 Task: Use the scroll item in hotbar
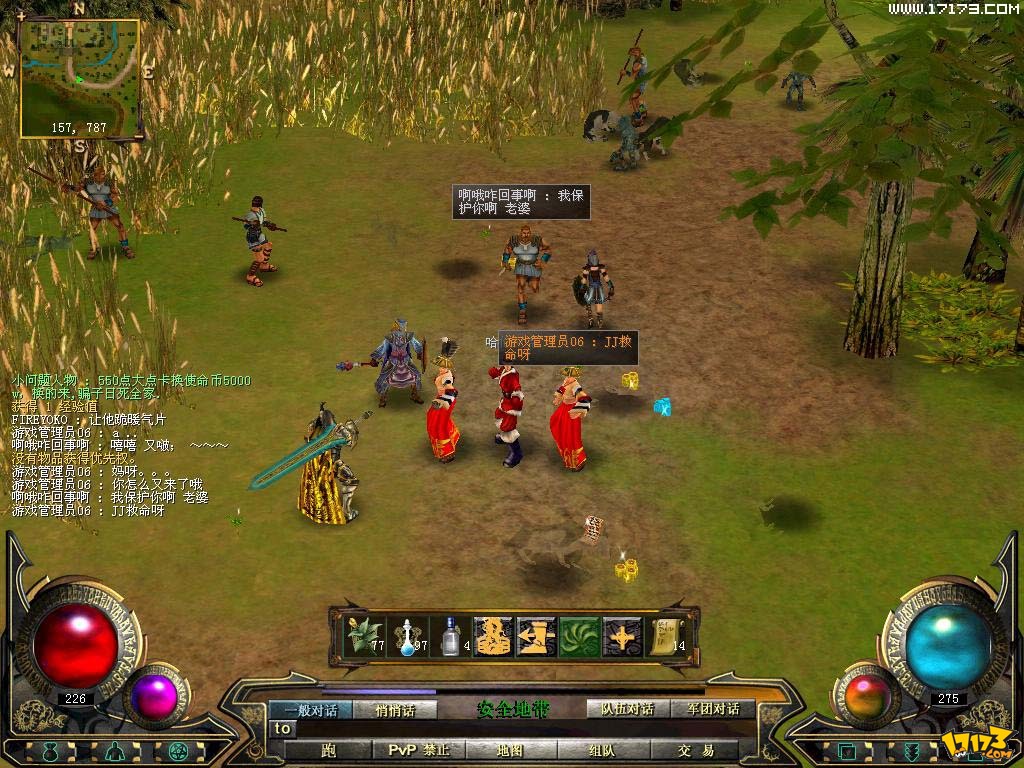click(x=667, y=636)
